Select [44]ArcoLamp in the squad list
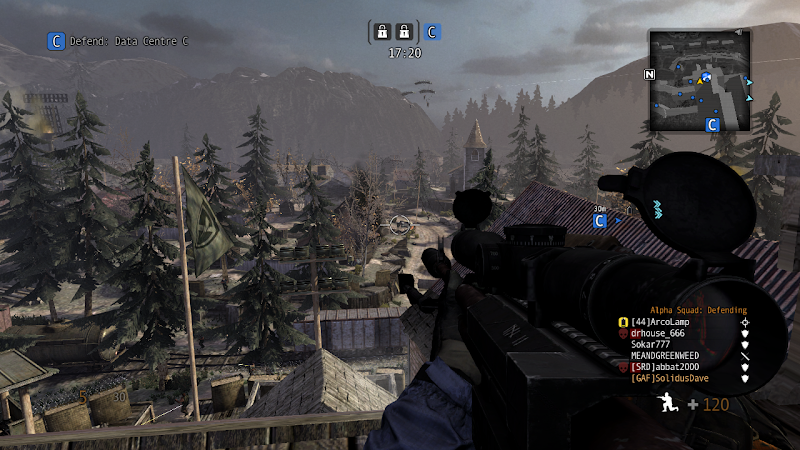Image resolution: width=800 pixels, height=450 pixels. [660, 322]
